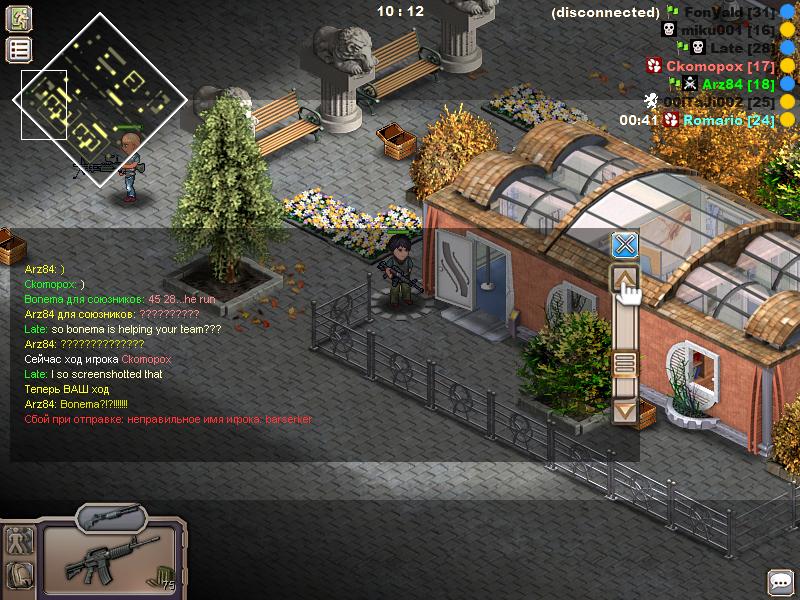Toggle the character stance icon
The width and height of the screenshot is (800, 600).
click(19, 541)
